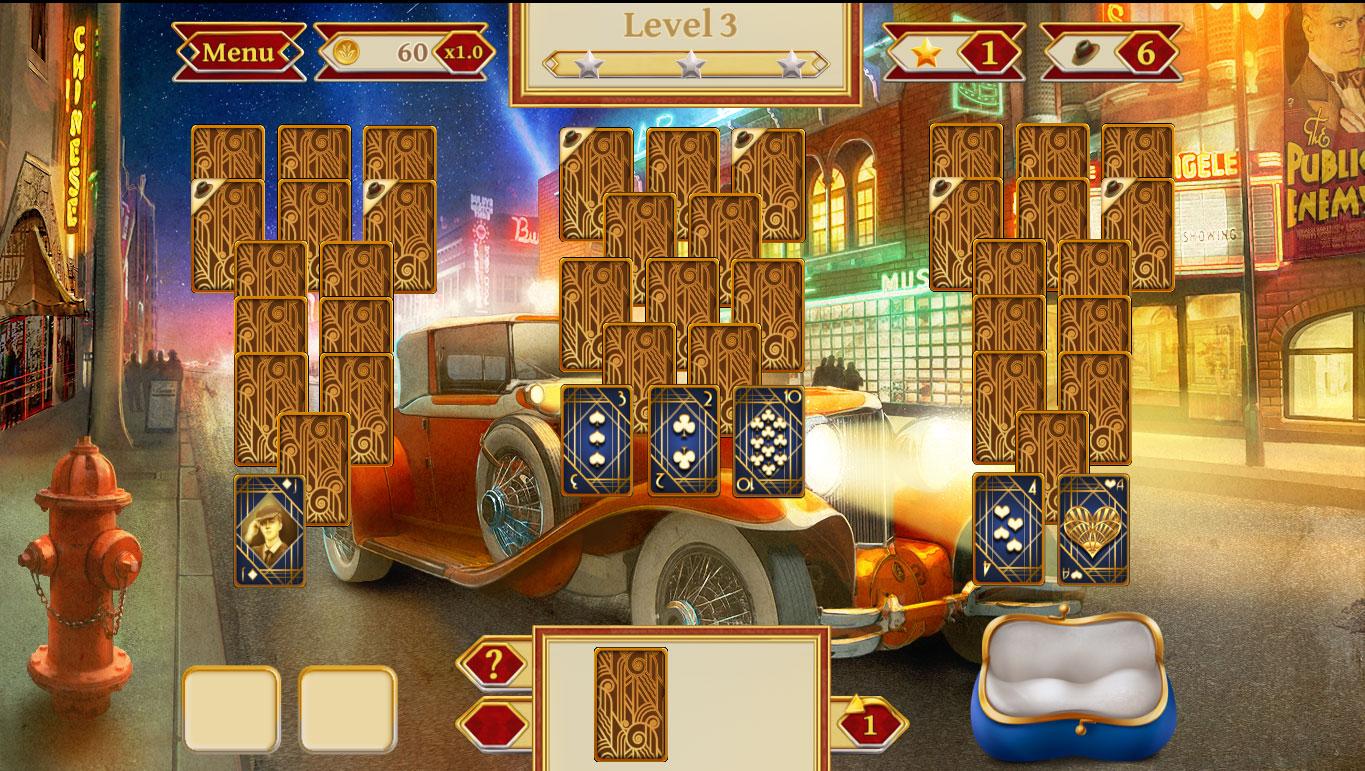Play the 4 of spades card
1365x771 pixels.
1008,529
